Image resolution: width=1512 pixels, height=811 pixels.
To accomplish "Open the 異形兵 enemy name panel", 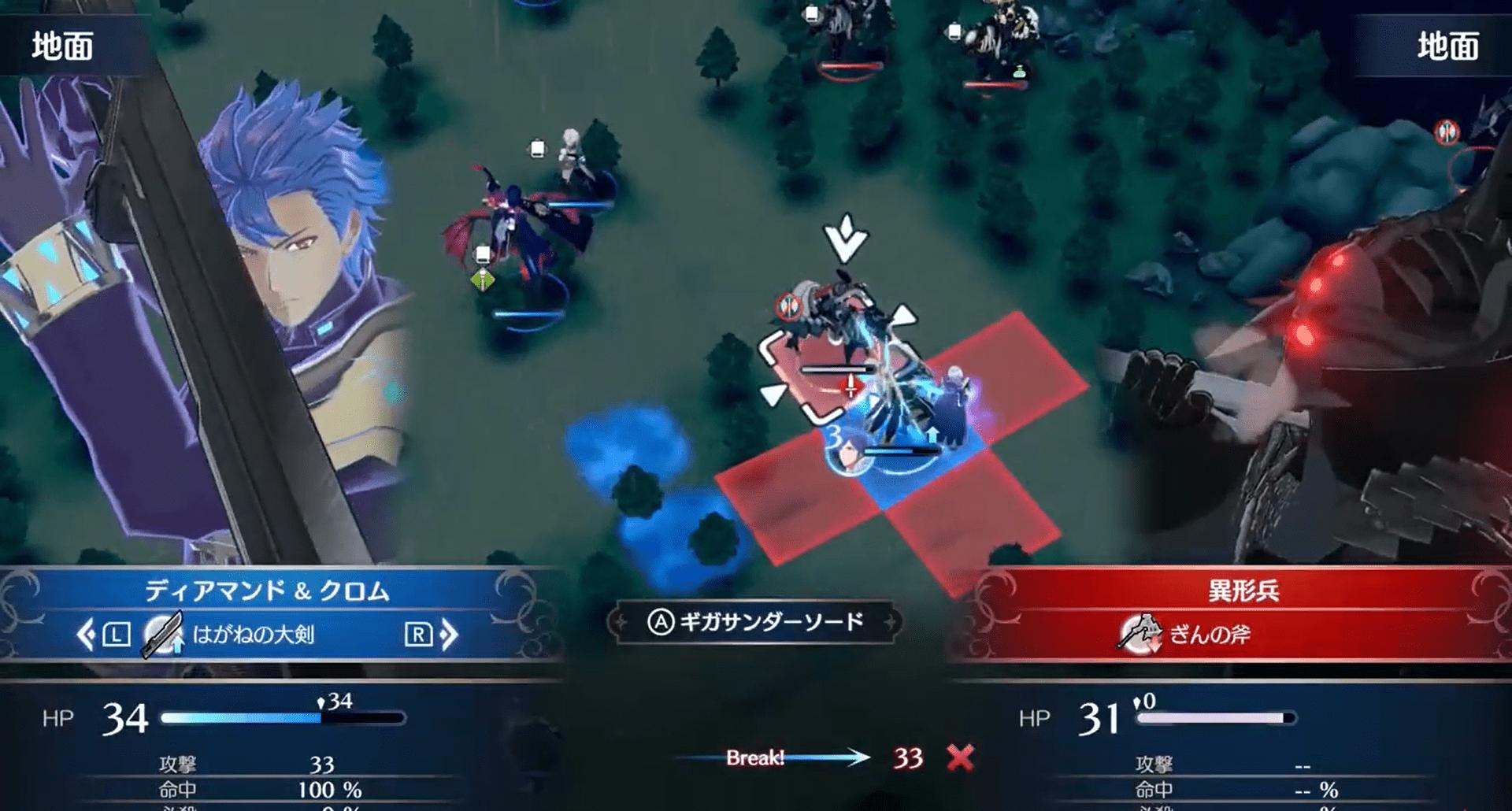I will point(1244,591).
